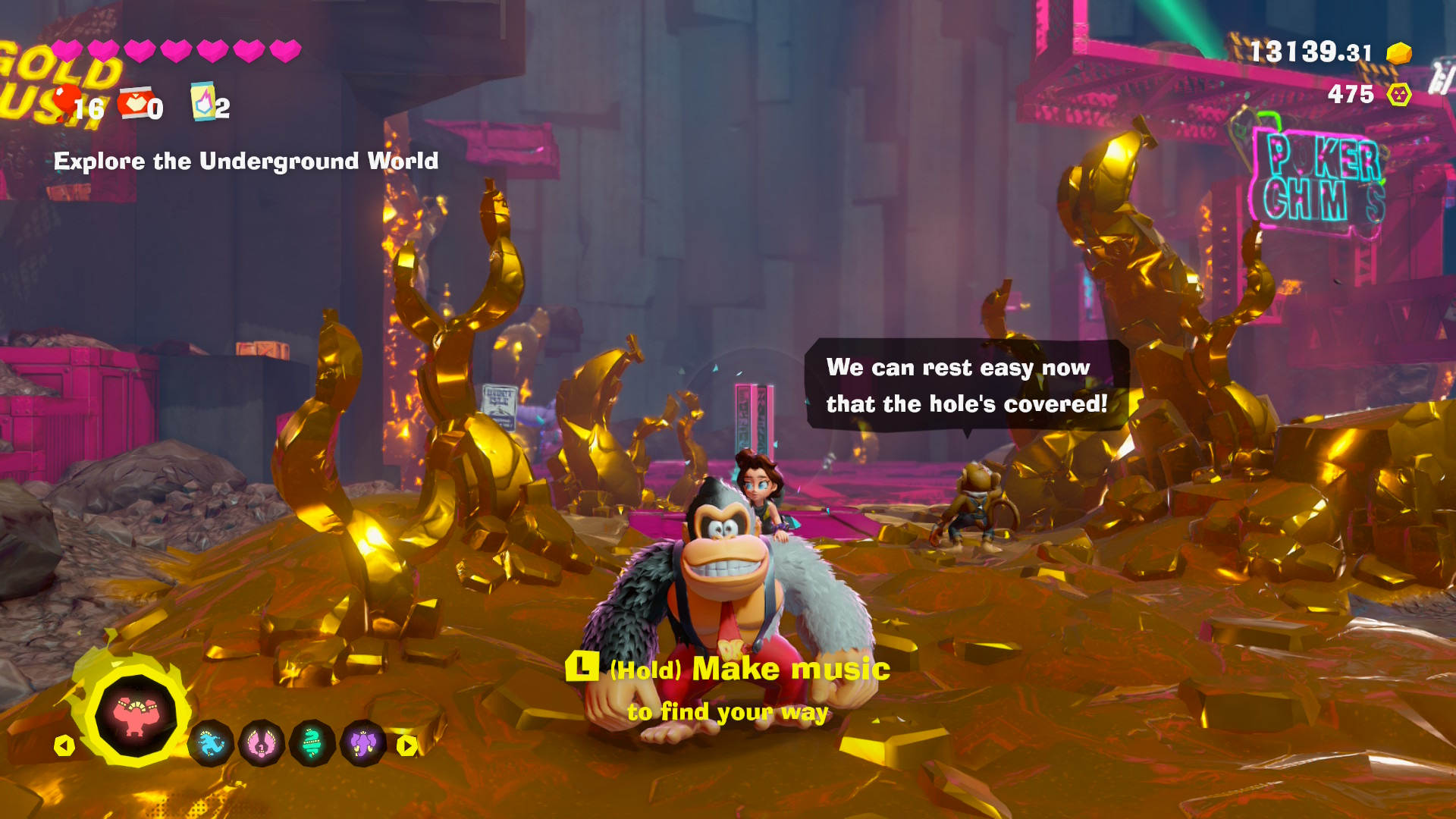Click the left arrow on the Bananza selector
This screenshot has width=1456, height=819.
(64, 745)
